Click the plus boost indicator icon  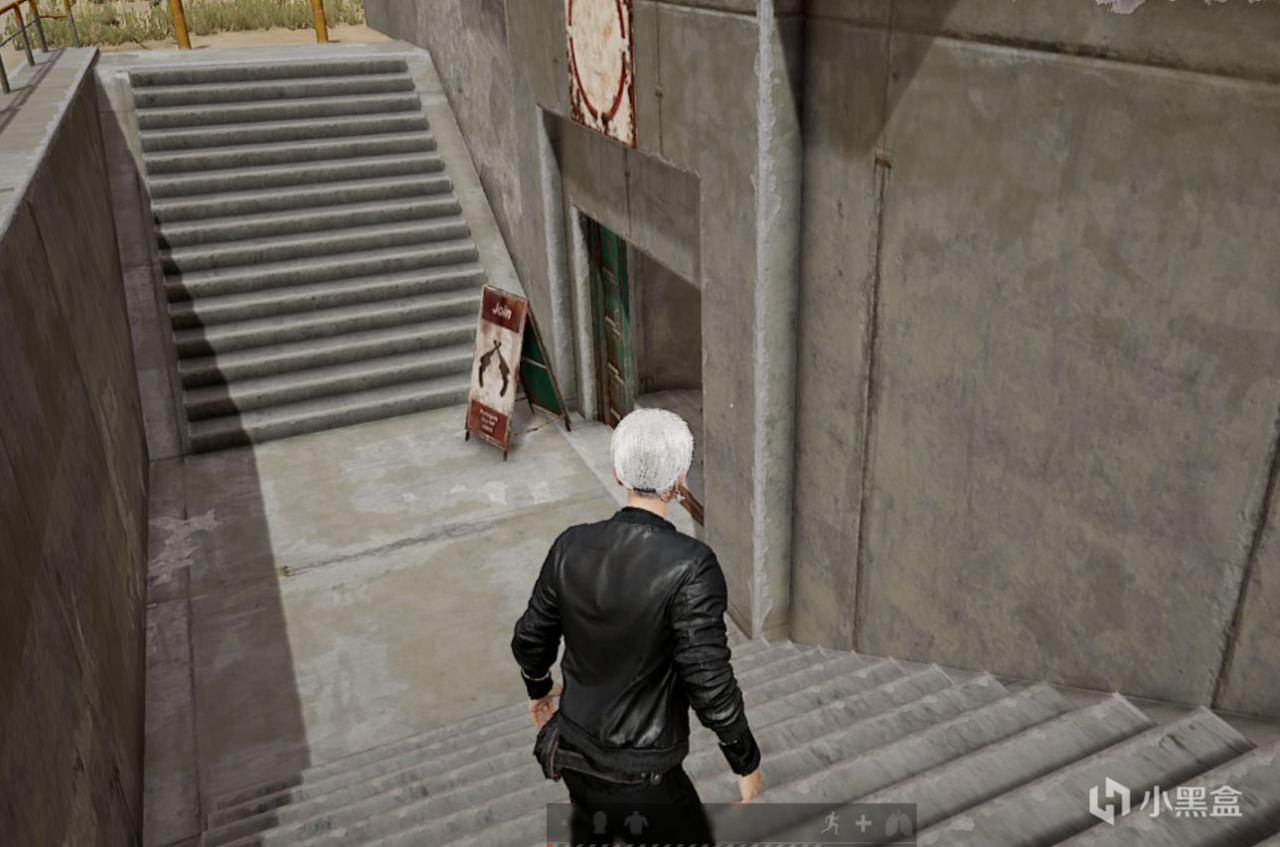[862, 822]
